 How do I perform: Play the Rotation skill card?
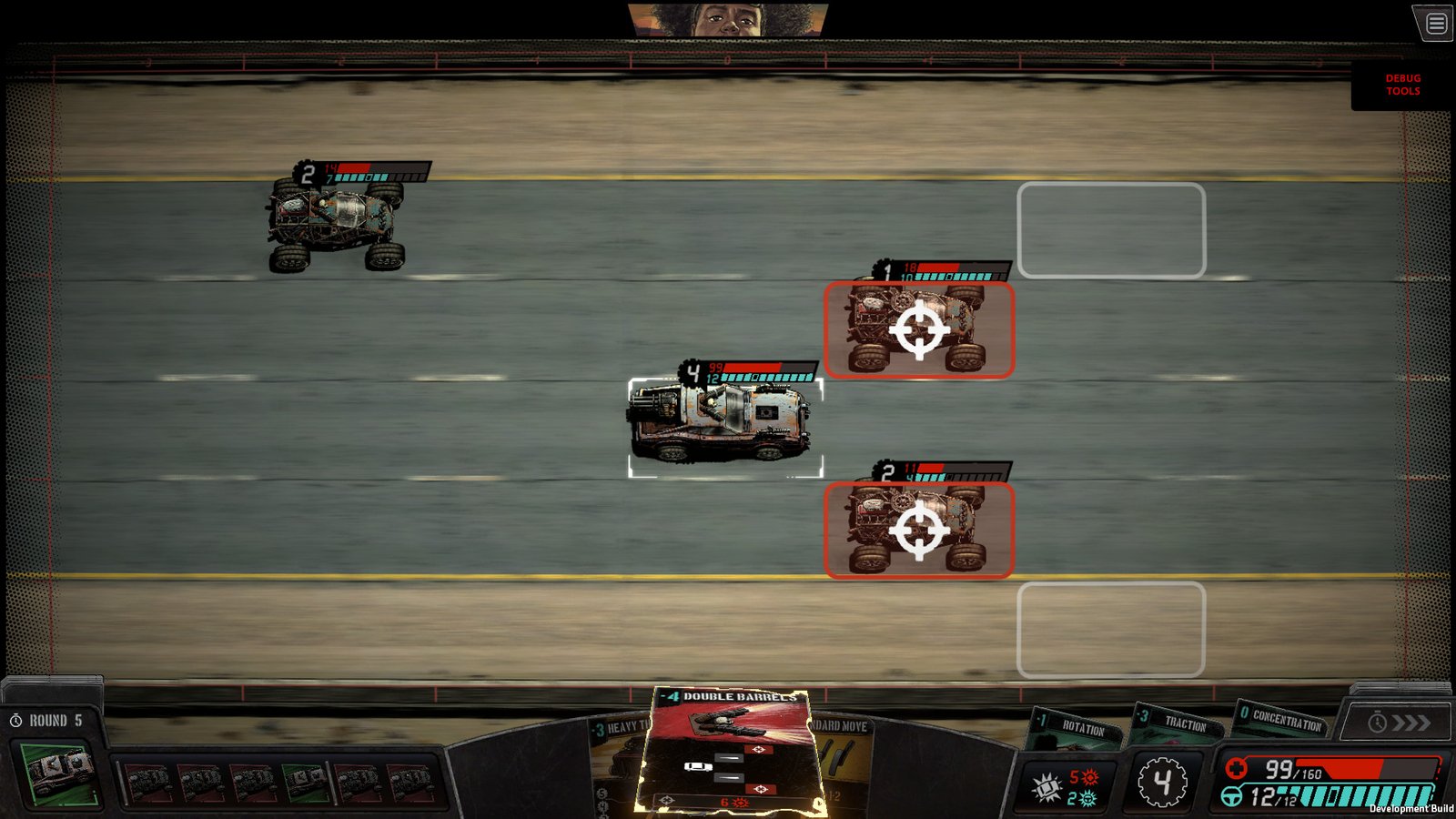tap(1077, 729)
